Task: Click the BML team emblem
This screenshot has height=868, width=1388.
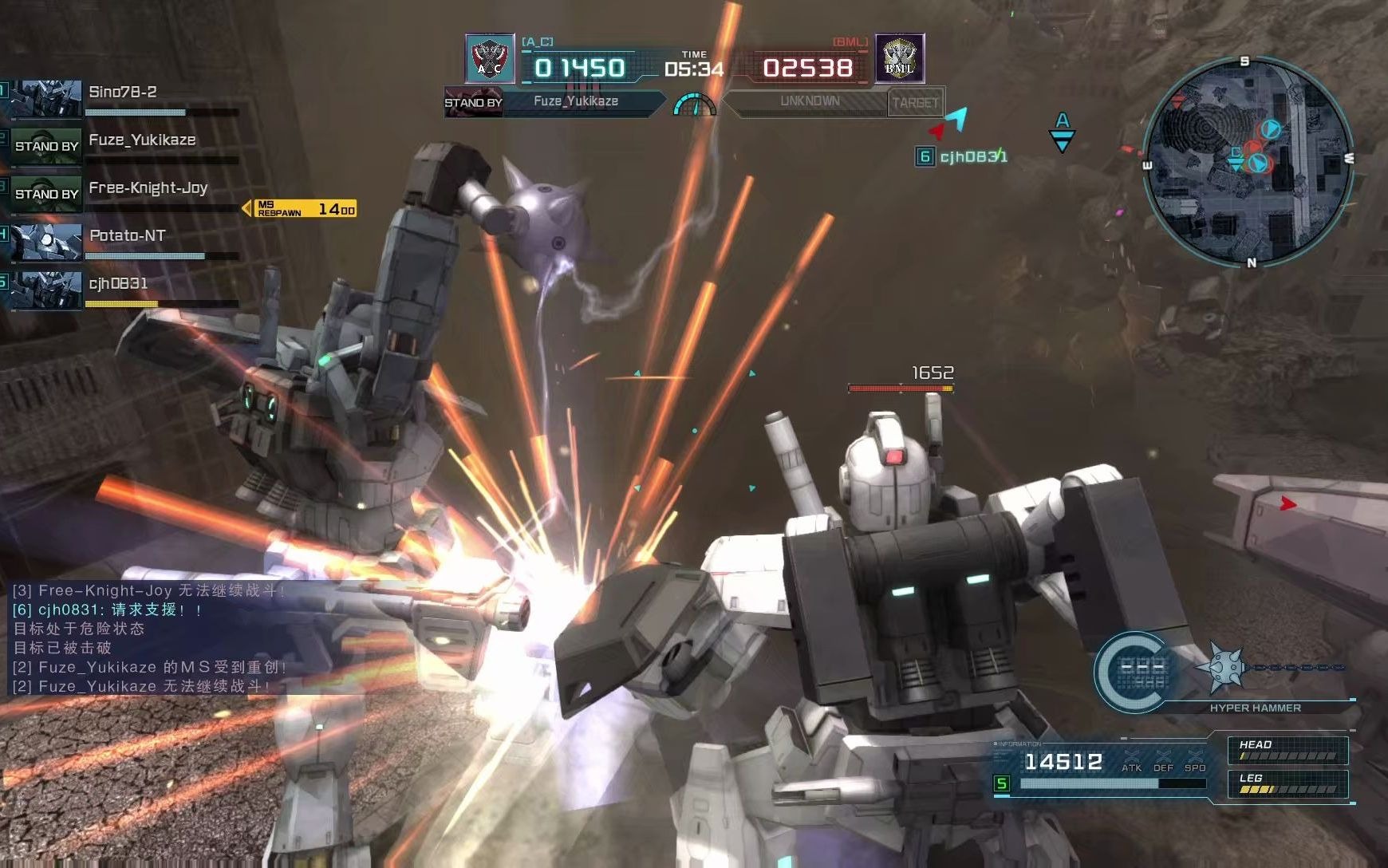Action: [x=900, y=58]
